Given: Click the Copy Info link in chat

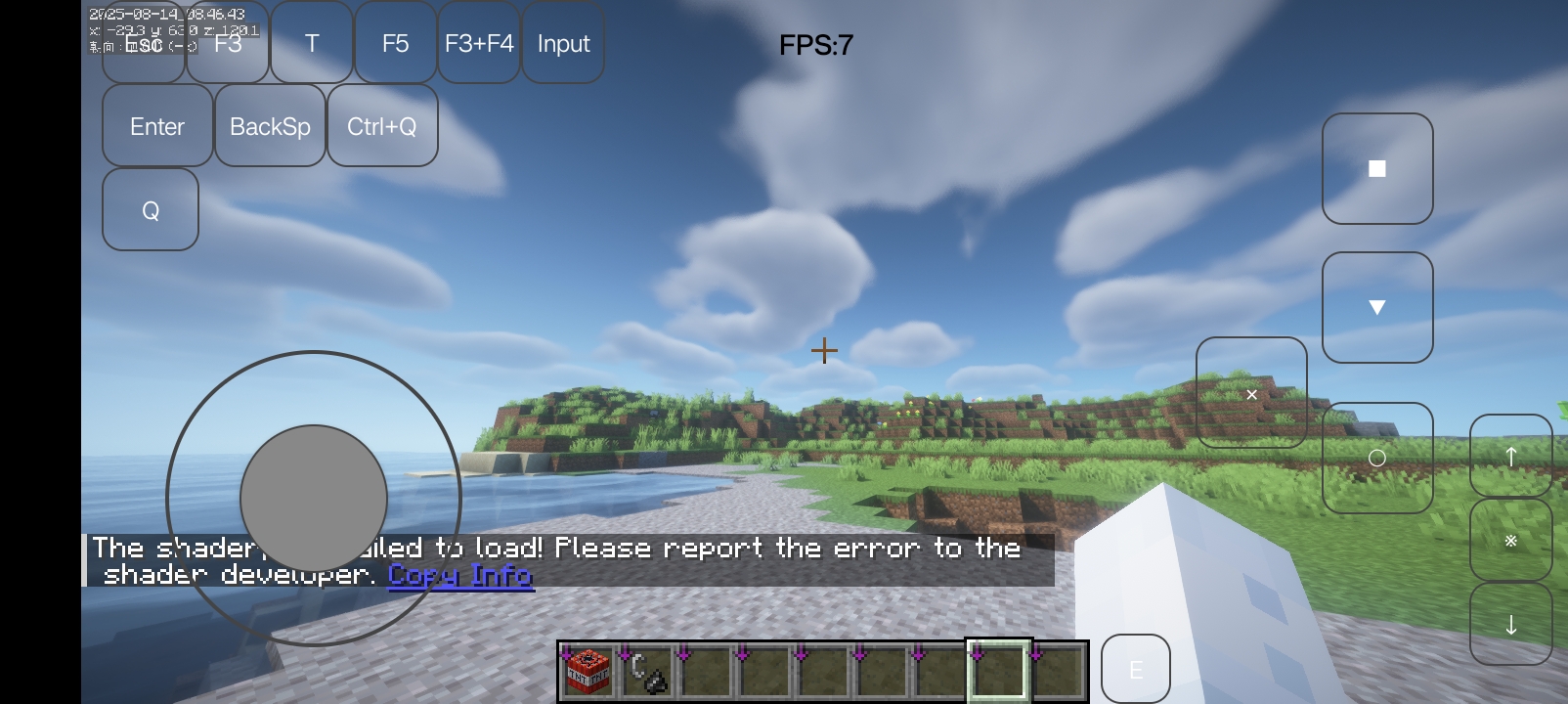Looking at the screenshot, I should (460, 576).
